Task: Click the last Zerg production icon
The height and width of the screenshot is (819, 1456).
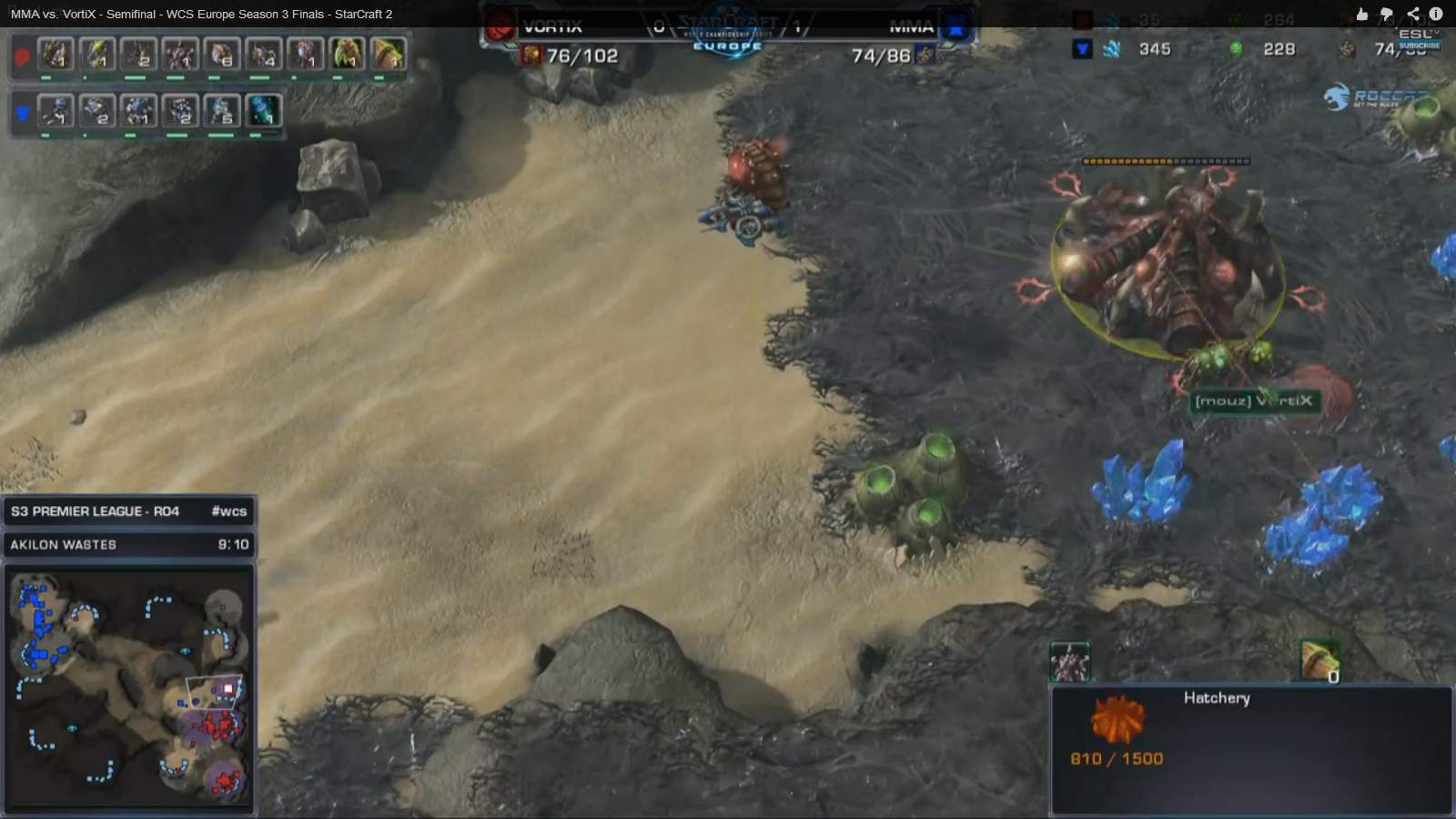Action: (389, 55)
